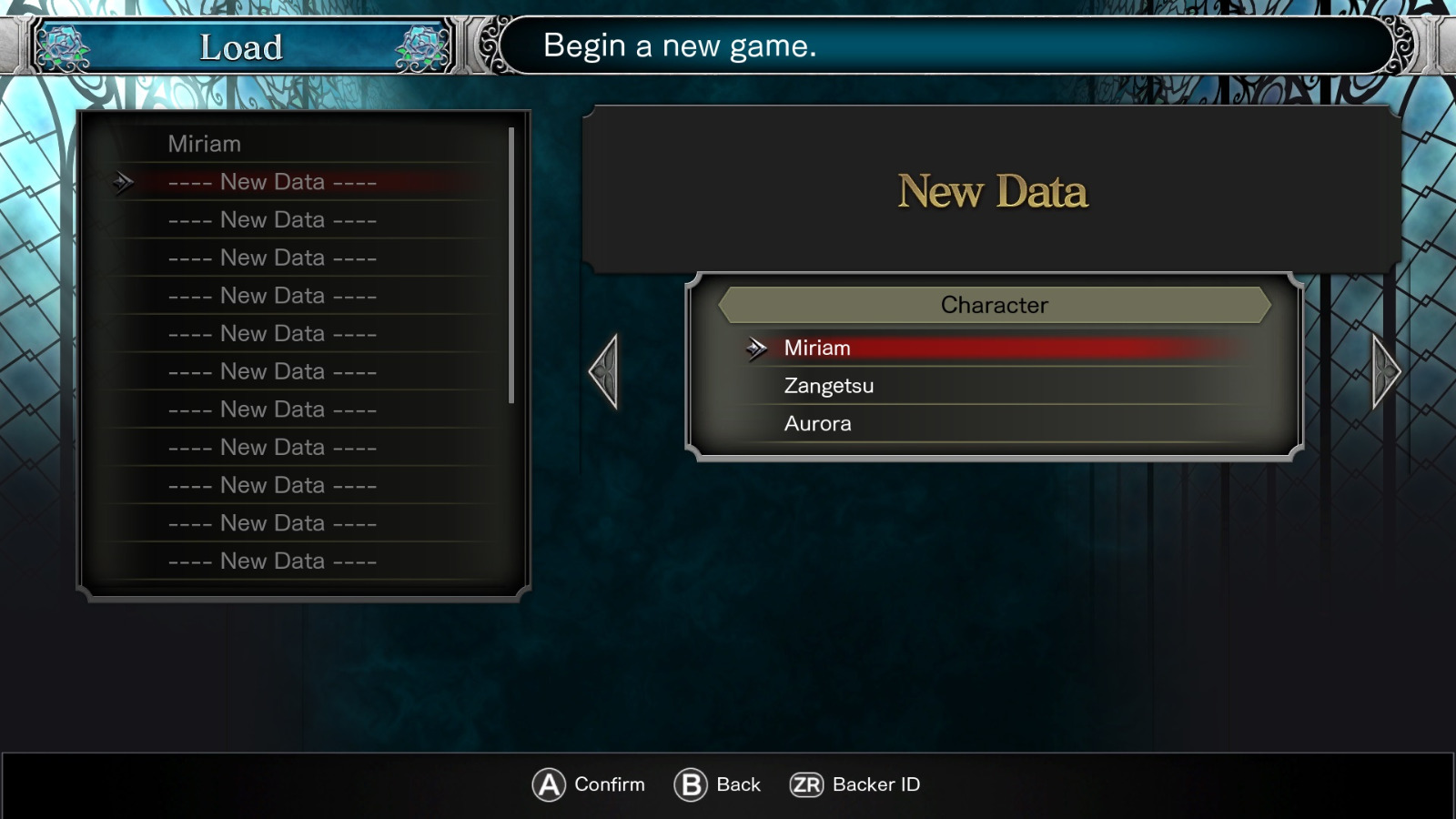Click the rose emblem right of Load title

[420, 44]
